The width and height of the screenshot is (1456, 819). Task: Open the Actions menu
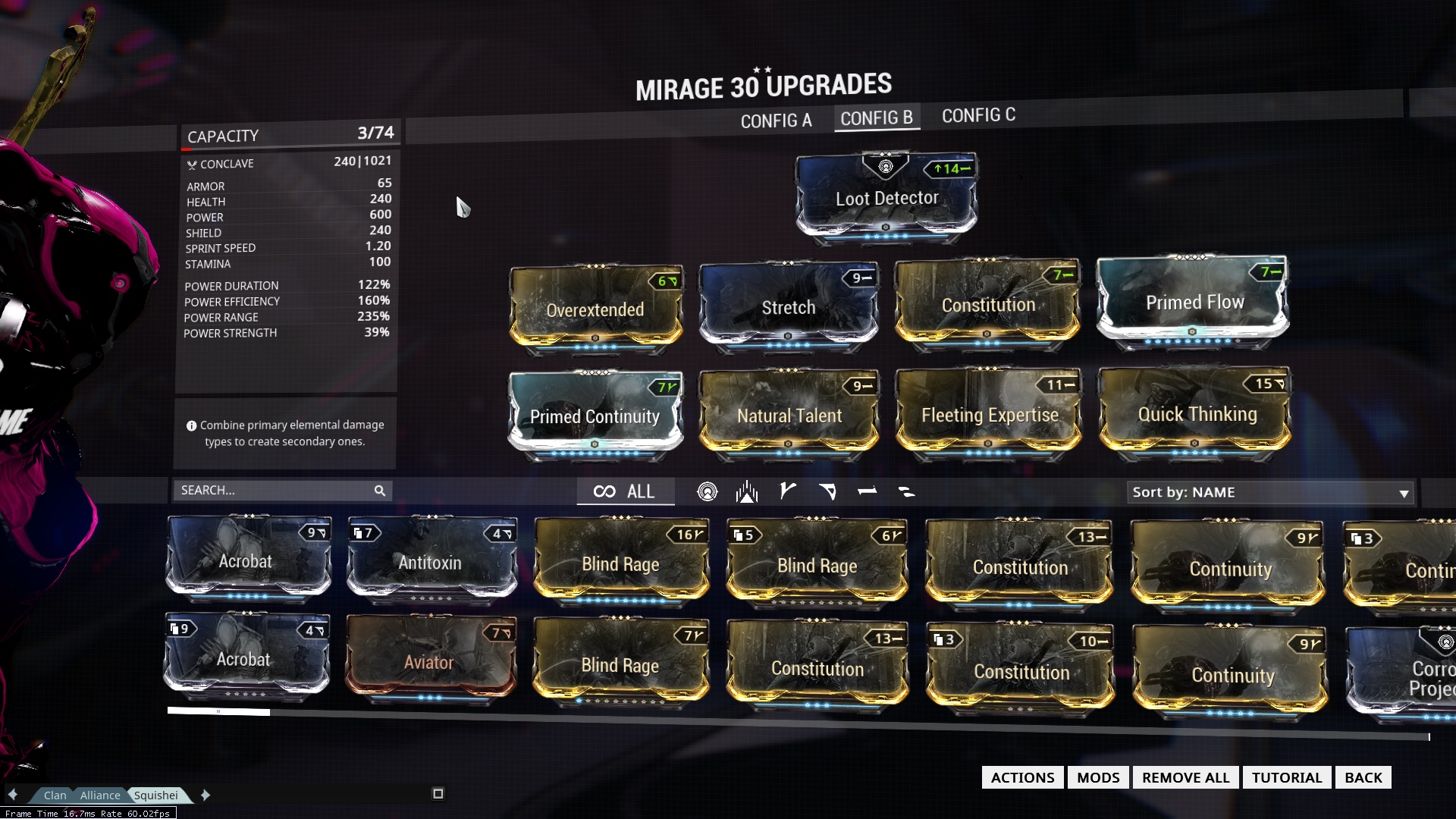coord(1022,777)
